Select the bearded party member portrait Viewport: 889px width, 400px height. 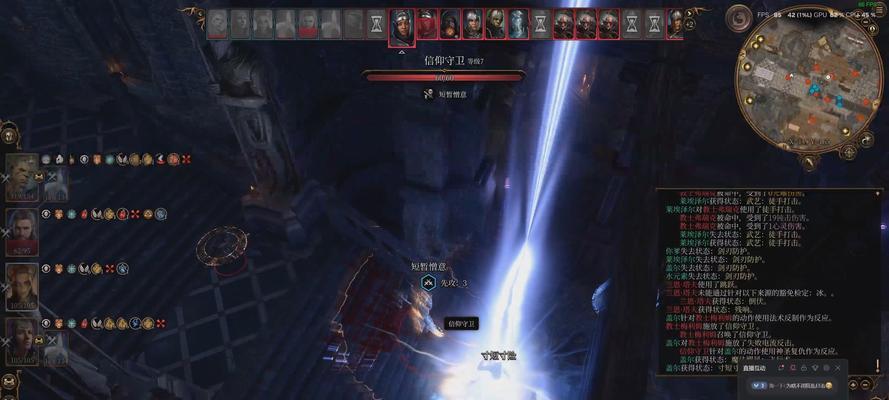click(22, 228)
